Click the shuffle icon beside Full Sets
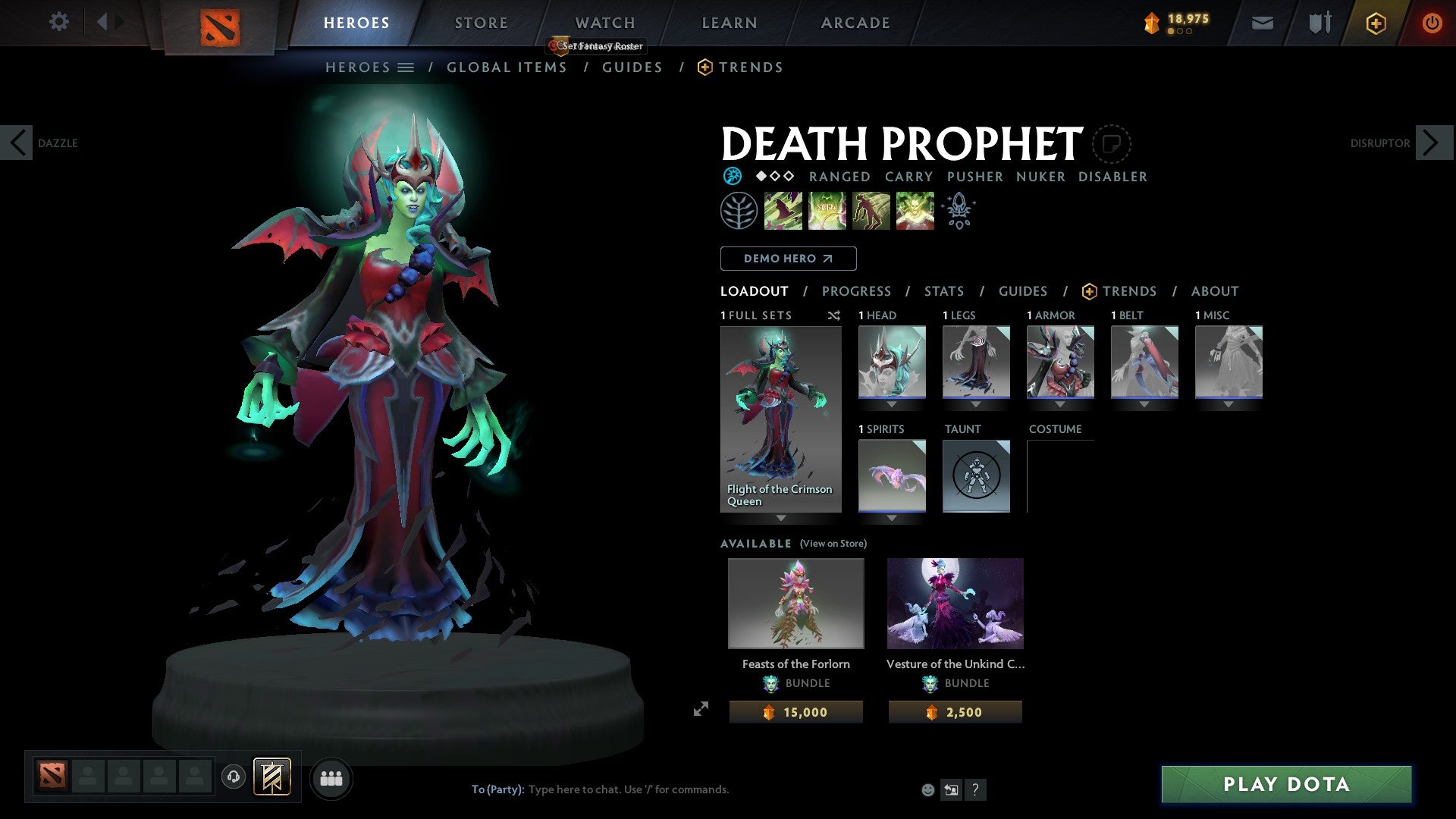This screenshot has width=1456, height=819. click(834, 315)
